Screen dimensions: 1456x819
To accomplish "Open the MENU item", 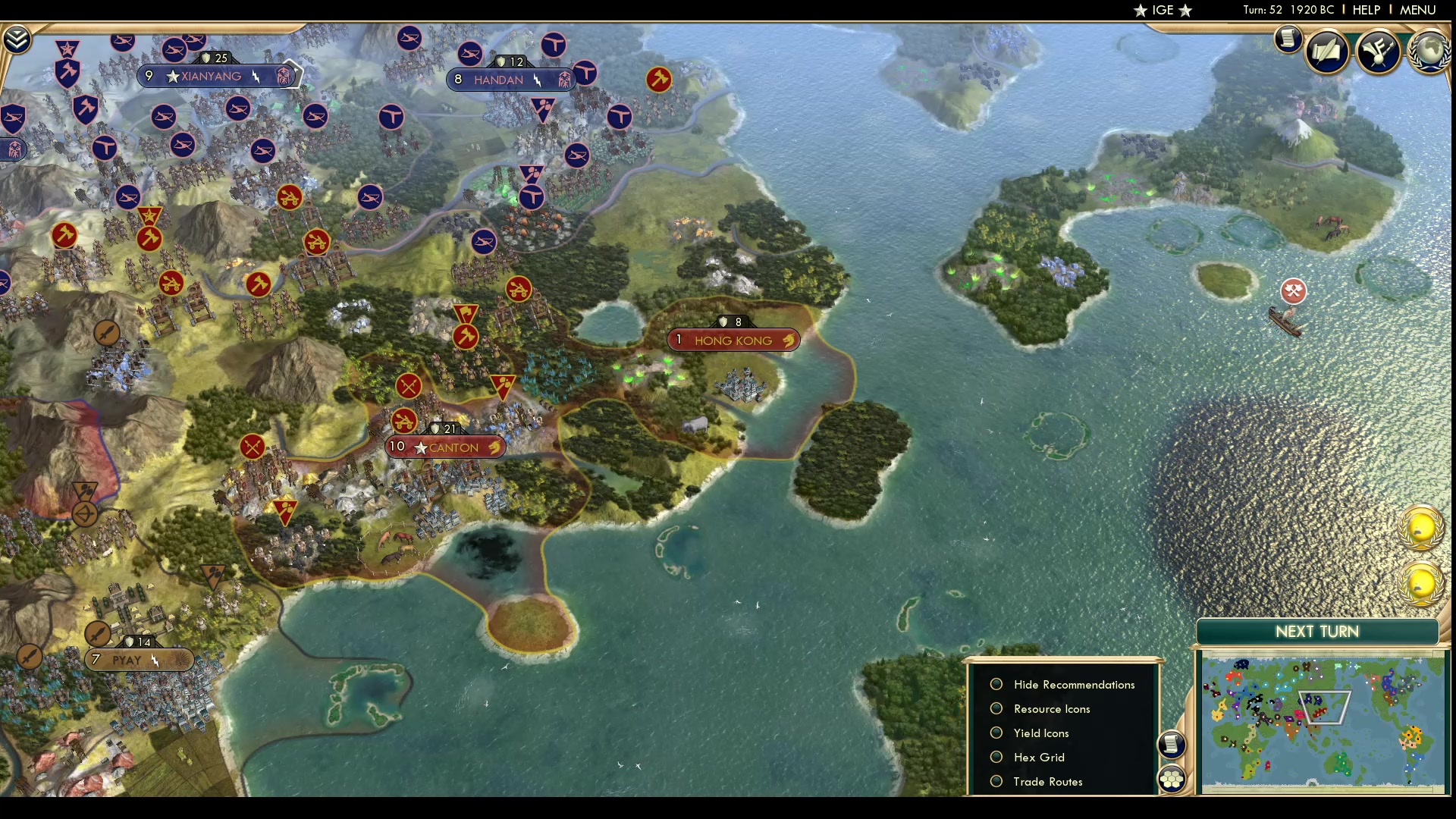I will point(1417,10).
